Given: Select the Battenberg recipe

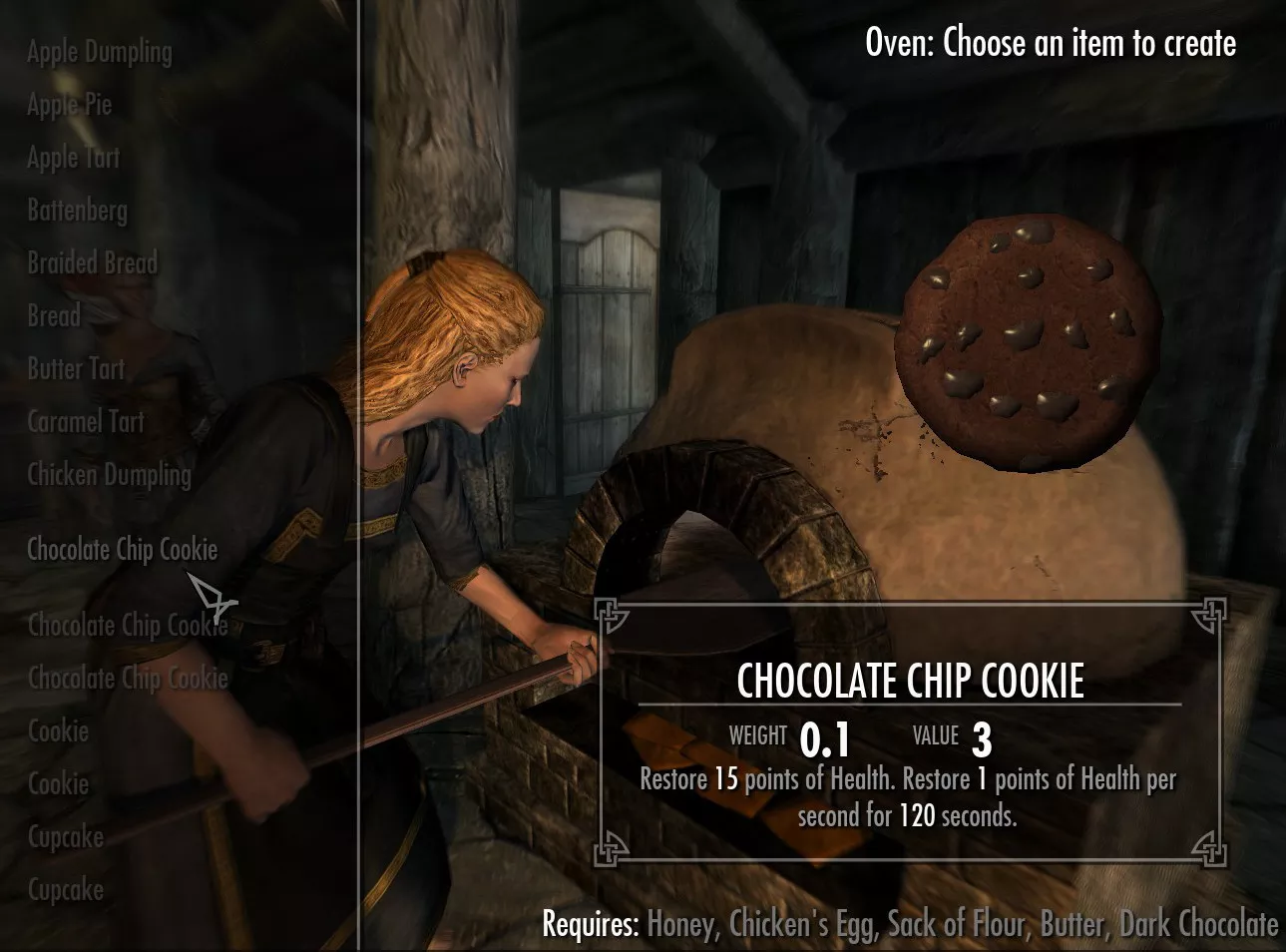Looking at the screenshot, I should click(77, 211).
